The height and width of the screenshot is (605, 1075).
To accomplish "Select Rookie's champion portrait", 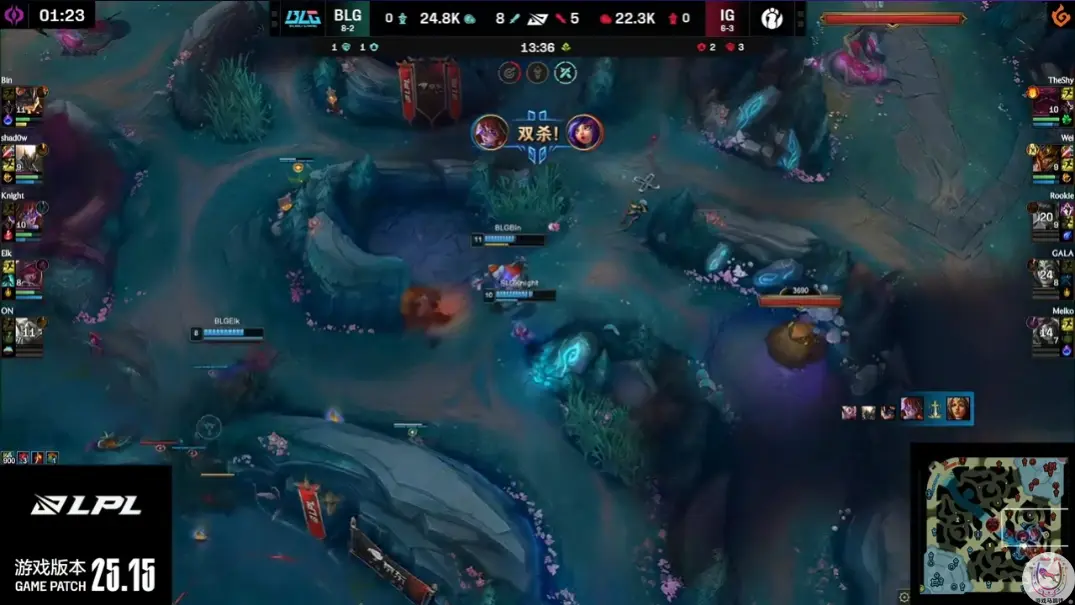I will pos(1046,217).
